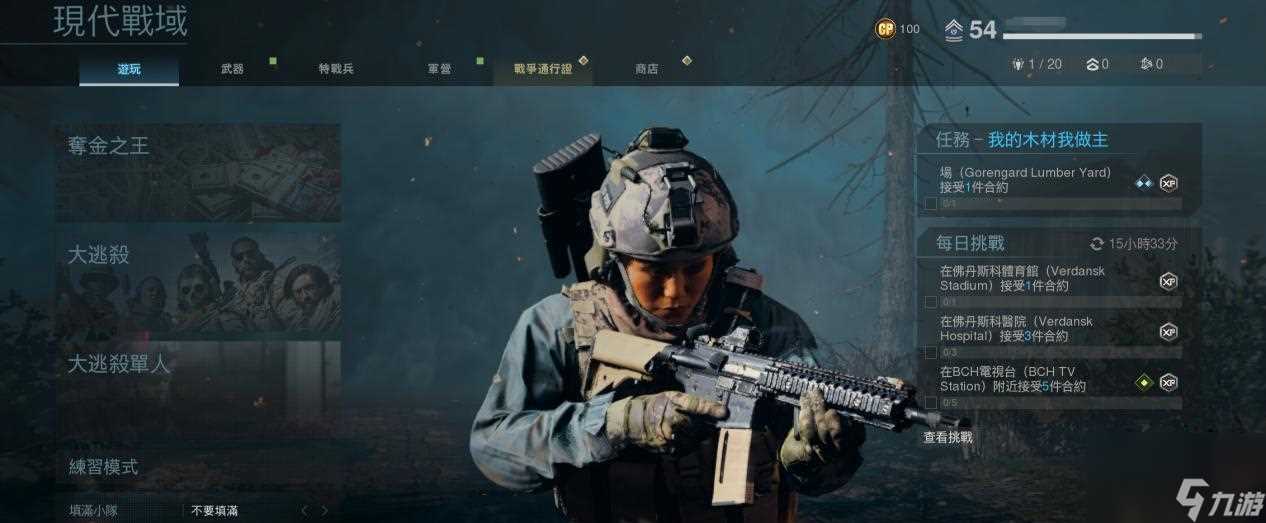Viewport: 1266px width, 523px height.
Task: Choose the 奪金之王 game mode
Action: coord(198,172)
